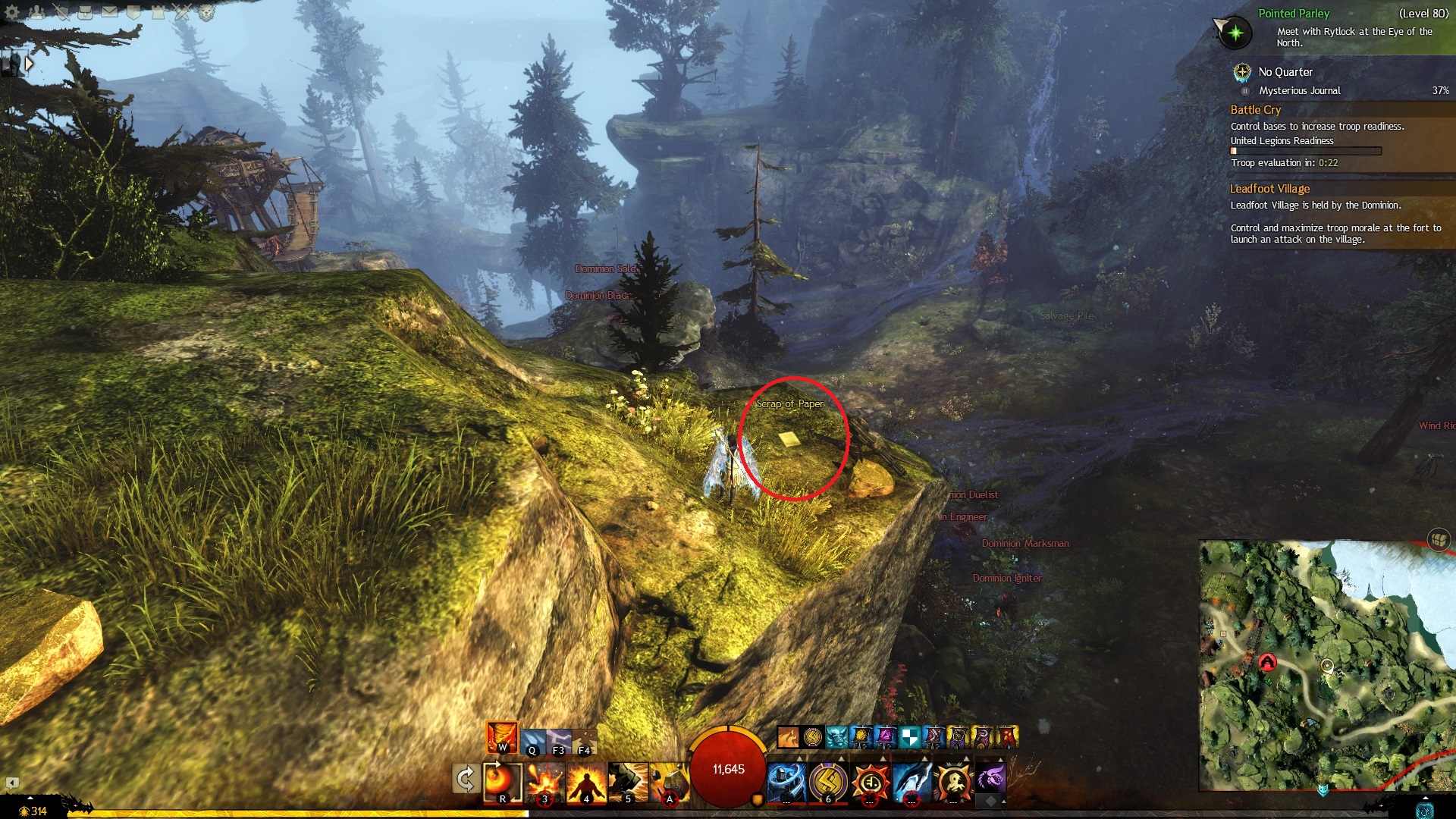Viewport: 1456px width, 819px height.
Task: Open the Hero panel sword-and-shield icon
Action: click(61, 11)
